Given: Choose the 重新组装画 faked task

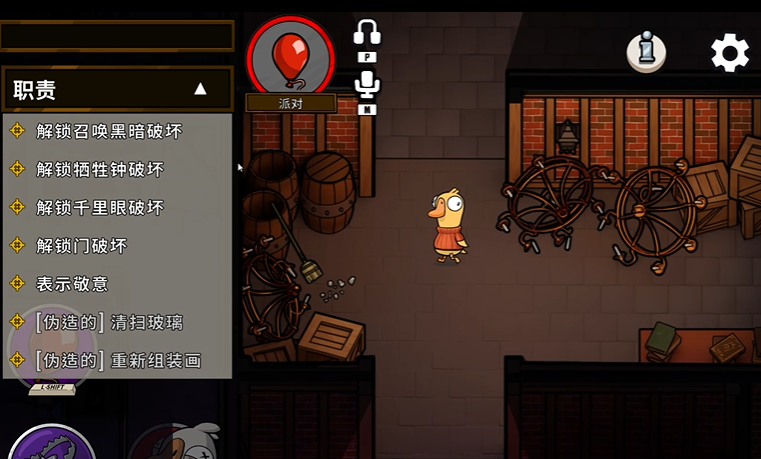Looking at the screenshot, I should click(x=118, y=360).
